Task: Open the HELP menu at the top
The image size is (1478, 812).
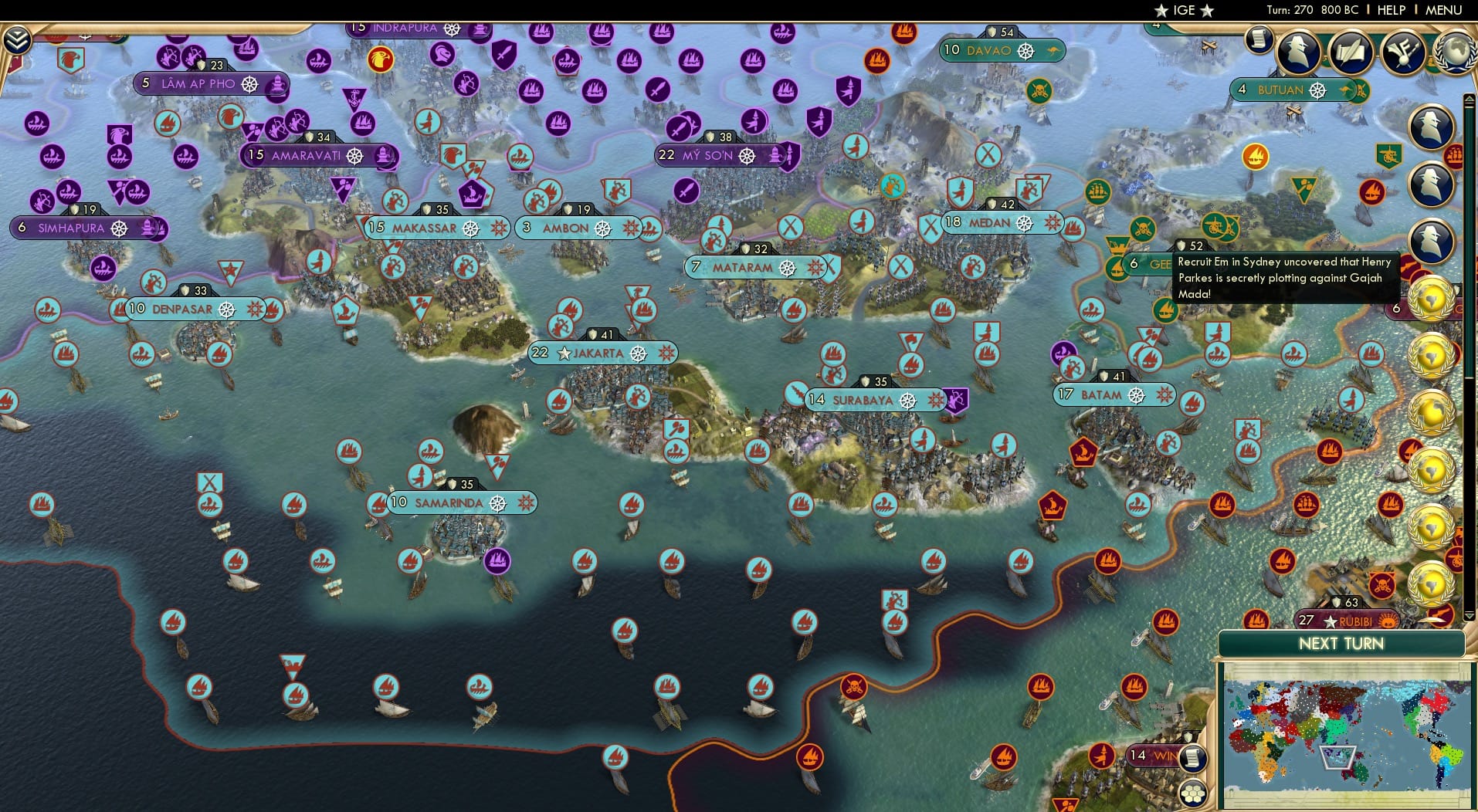Action: coord(1390,10)
